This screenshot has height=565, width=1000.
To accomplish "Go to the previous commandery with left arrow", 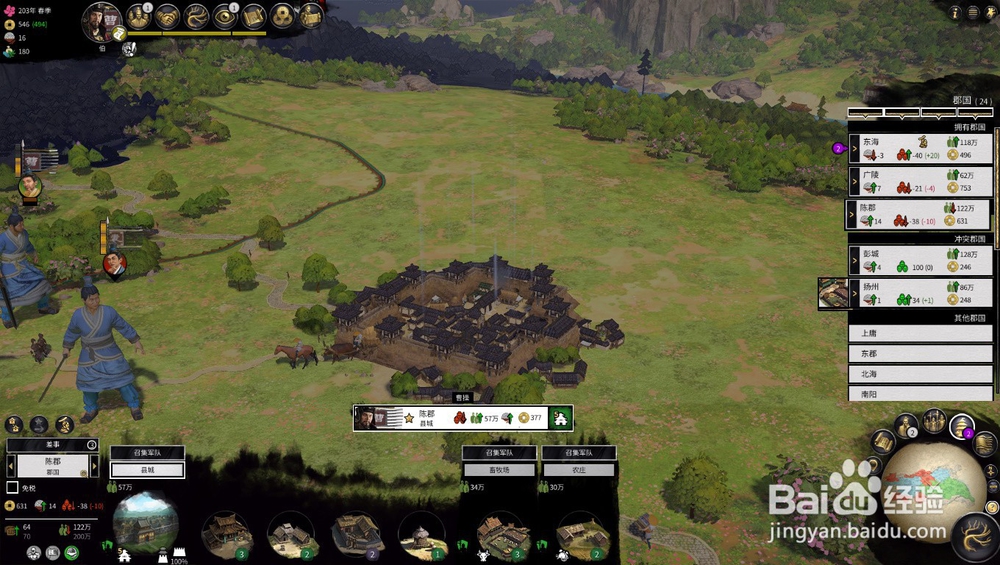I will click(12, 466).
